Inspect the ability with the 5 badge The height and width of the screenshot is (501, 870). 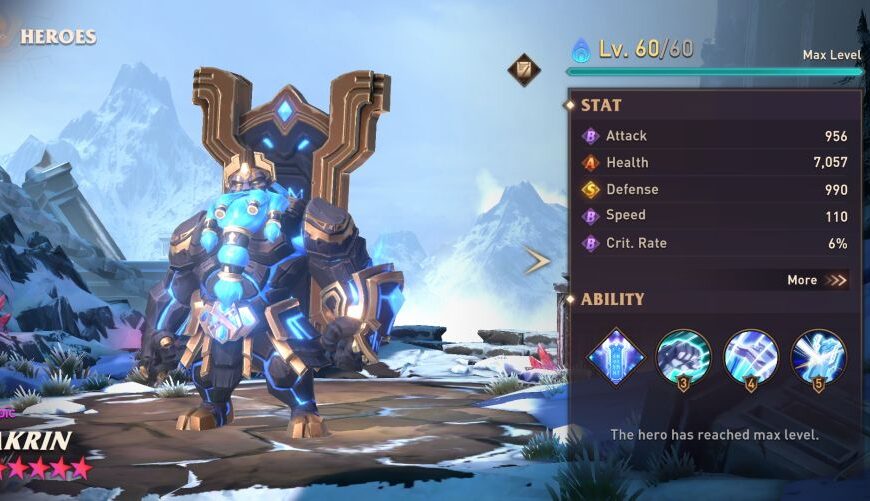(818, 356)
